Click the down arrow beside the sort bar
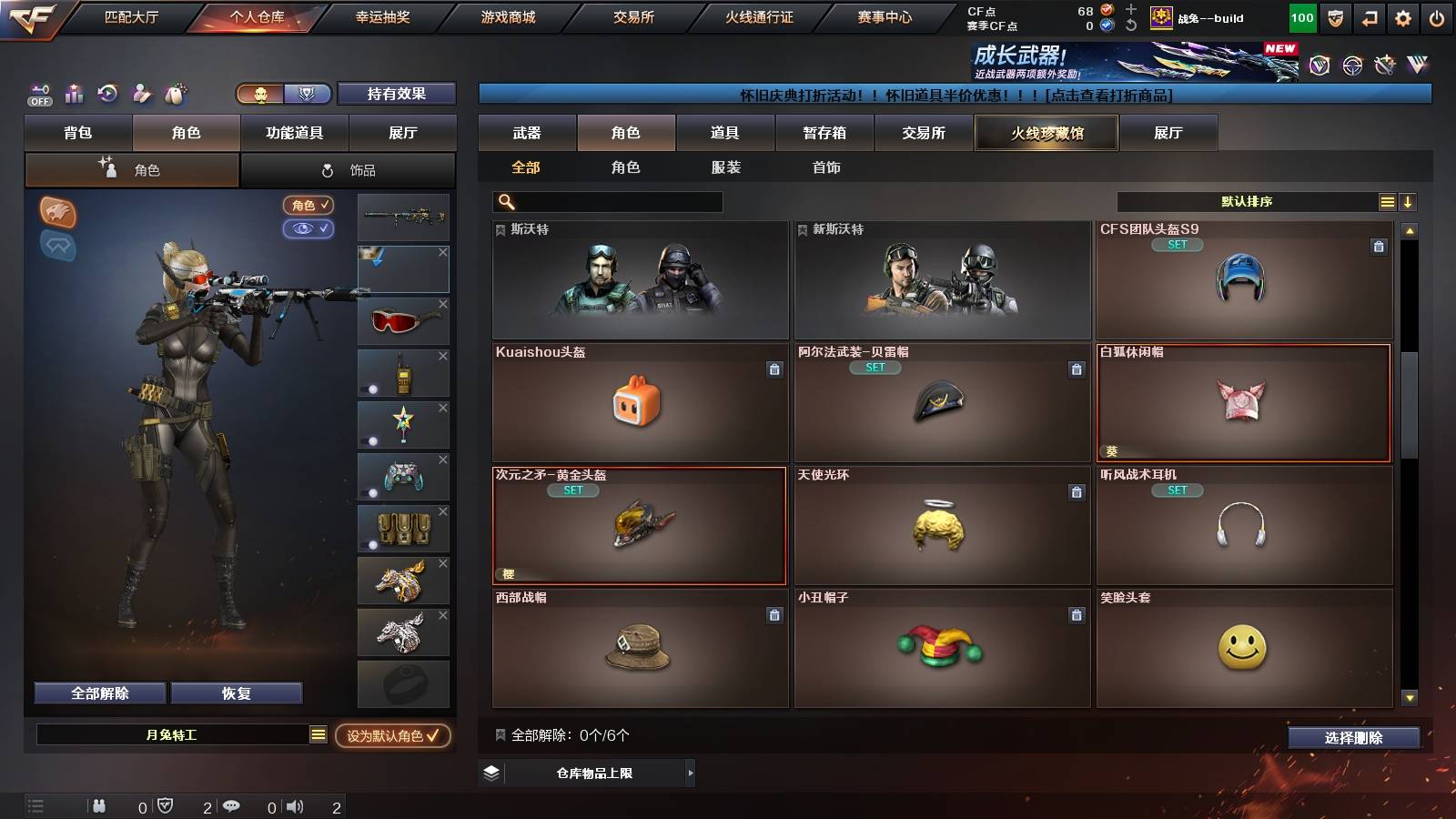 (x=1407, y=201)
